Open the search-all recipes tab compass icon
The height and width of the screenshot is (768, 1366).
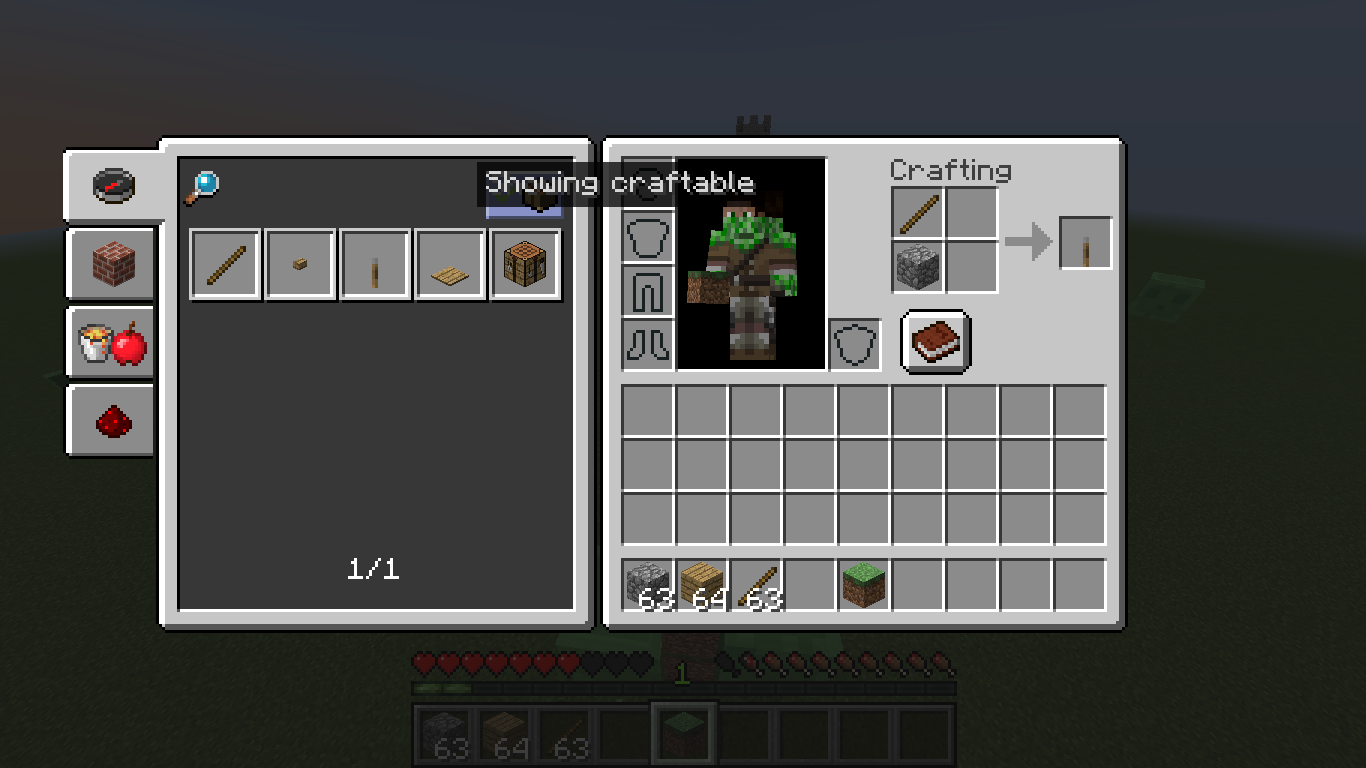110,185
